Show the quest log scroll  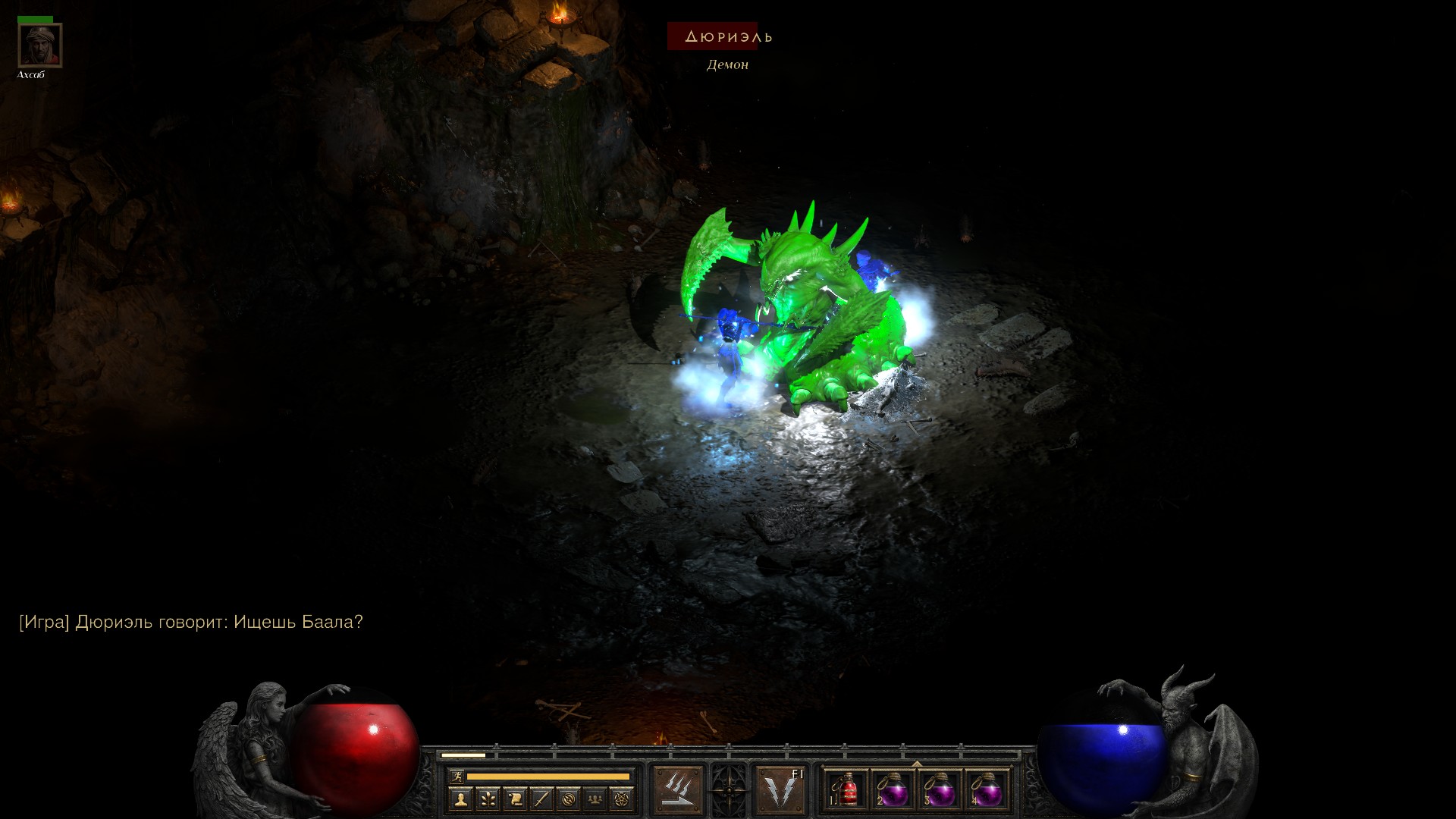(515, 799)
